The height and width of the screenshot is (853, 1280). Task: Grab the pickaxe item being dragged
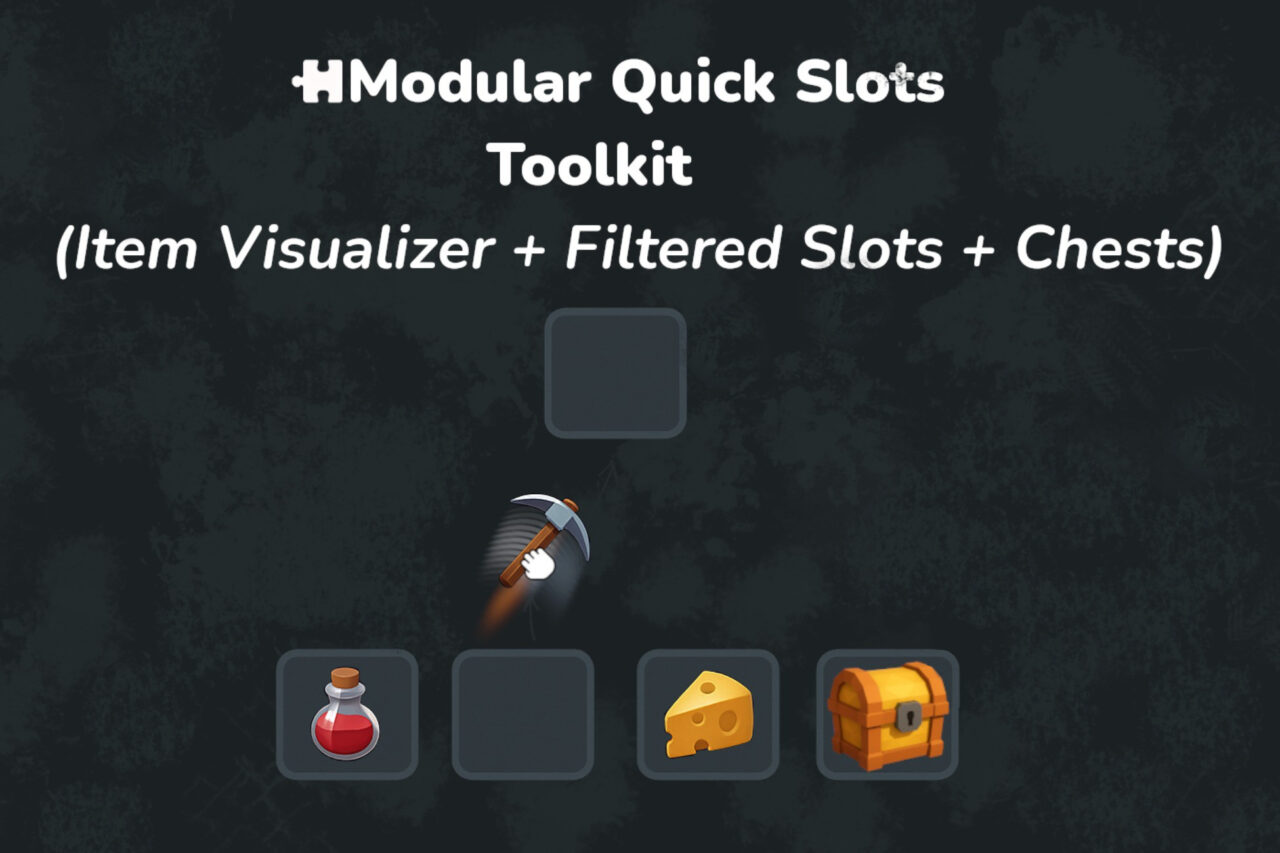pos(550,530)
